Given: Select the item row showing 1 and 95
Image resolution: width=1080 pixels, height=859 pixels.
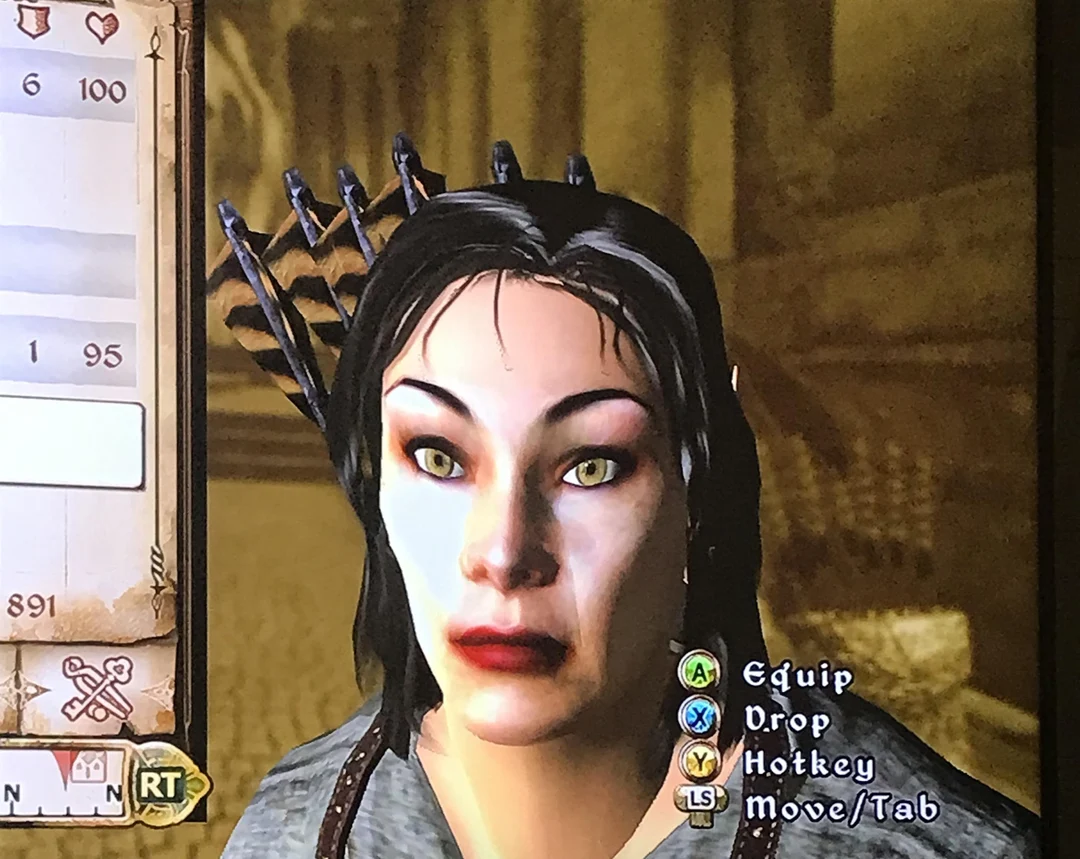Looking at the screenshot, I should click(68, 353).
